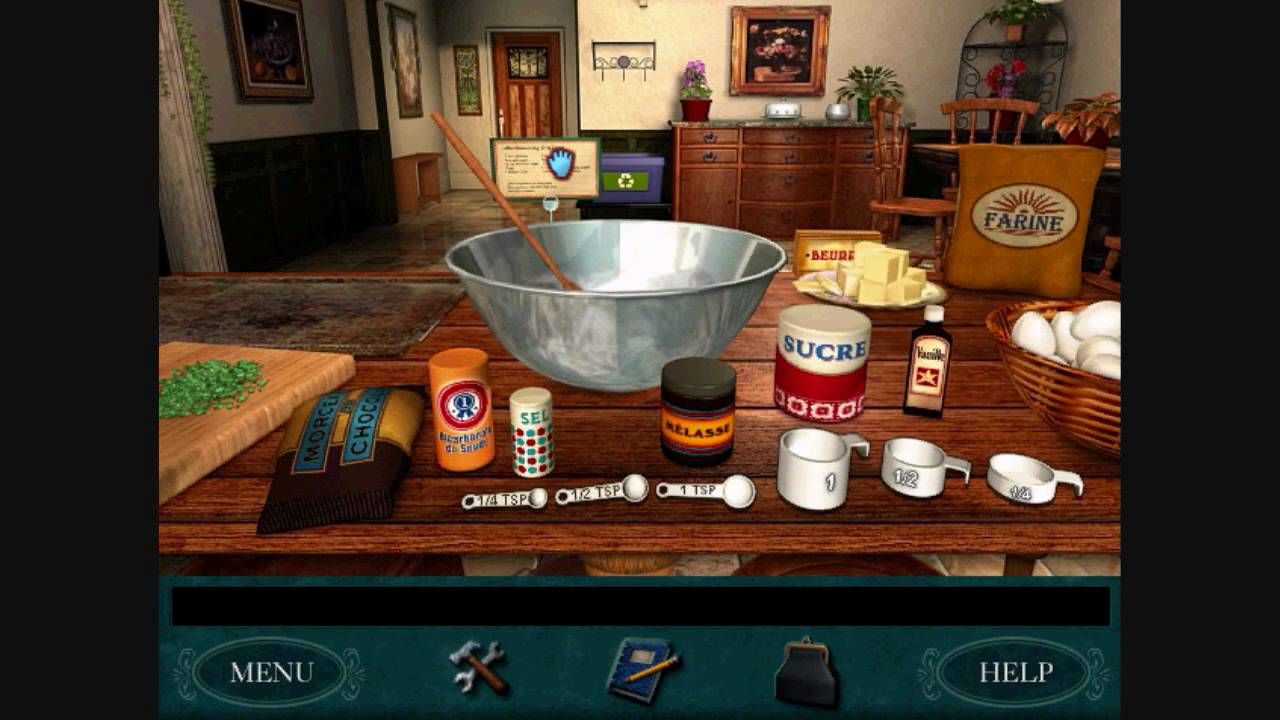Select the Sel salt shaker
1280x720 pixels.
[x=531, y=431]
